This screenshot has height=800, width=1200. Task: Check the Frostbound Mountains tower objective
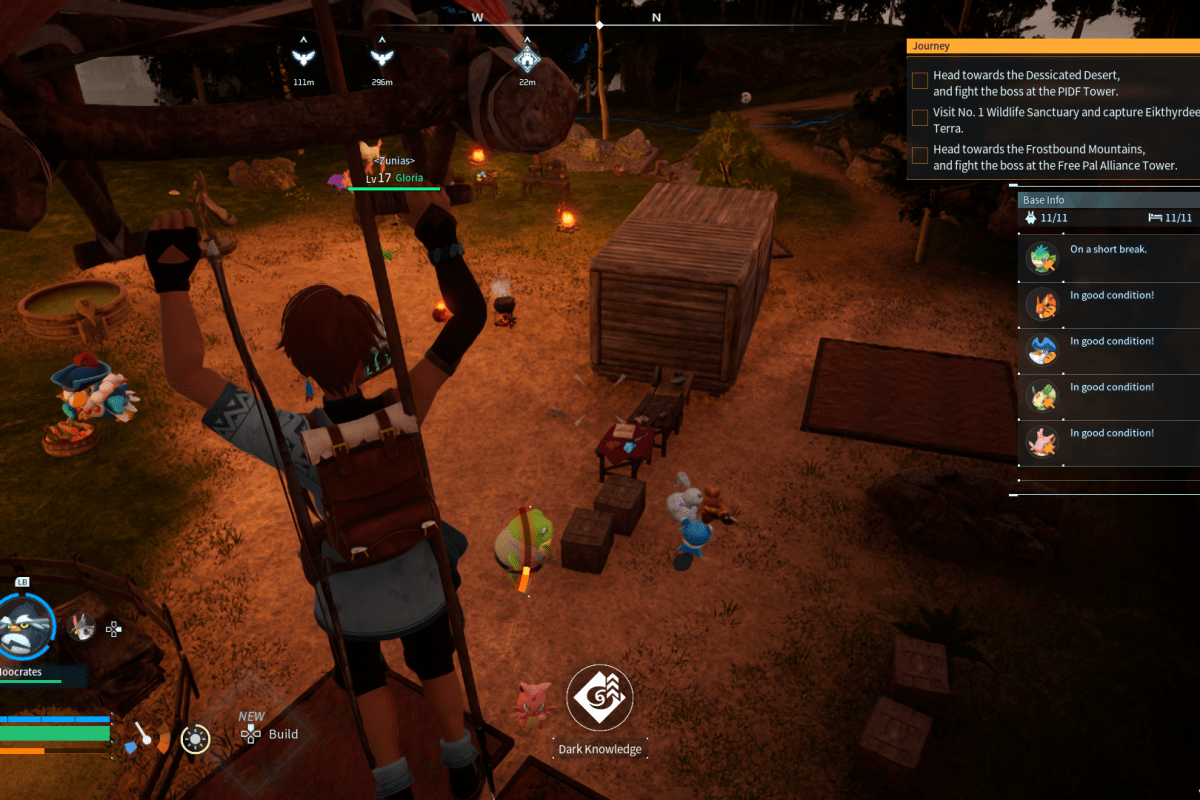tap(920, 156)
